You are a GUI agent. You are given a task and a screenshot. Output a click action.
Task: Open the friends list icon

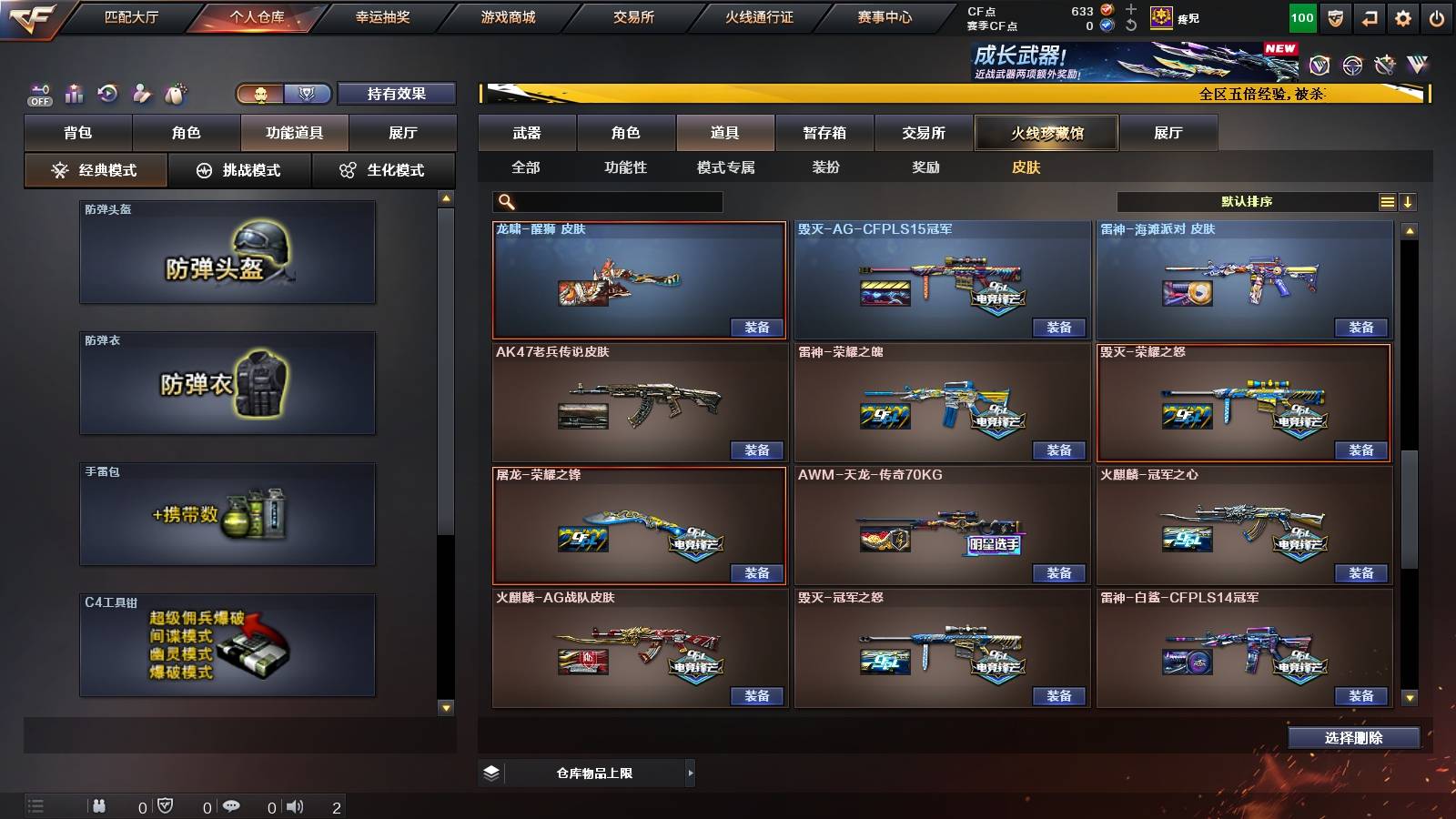(x=100, y=805)
